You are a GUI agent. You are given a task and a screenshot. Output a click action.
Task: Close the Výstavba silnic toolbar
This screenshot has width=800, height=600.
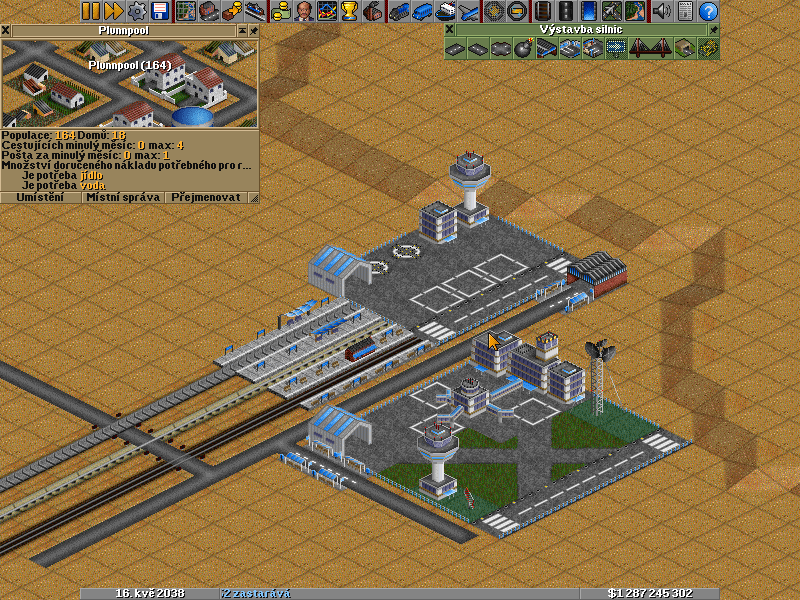[450, 30]
